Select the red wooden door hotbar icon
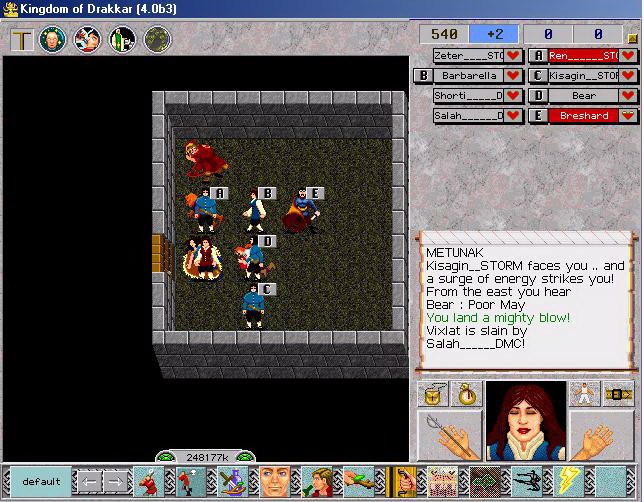Image resolution: width=644 pixels, height=502 pixels. [x=407, y=482]
